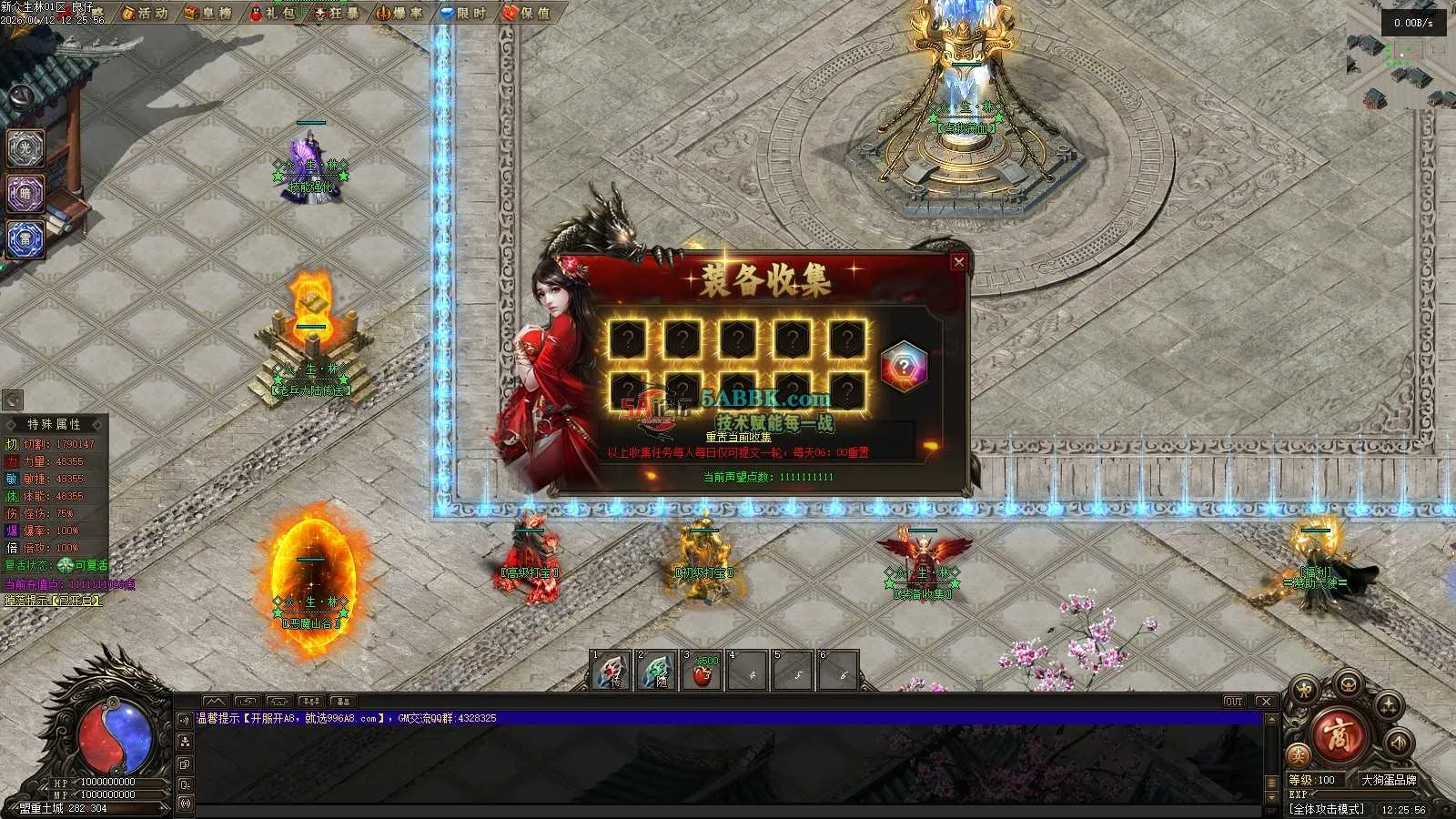
Task: Toggle the speaker sound button
Action: click(x=1397, y=743)
